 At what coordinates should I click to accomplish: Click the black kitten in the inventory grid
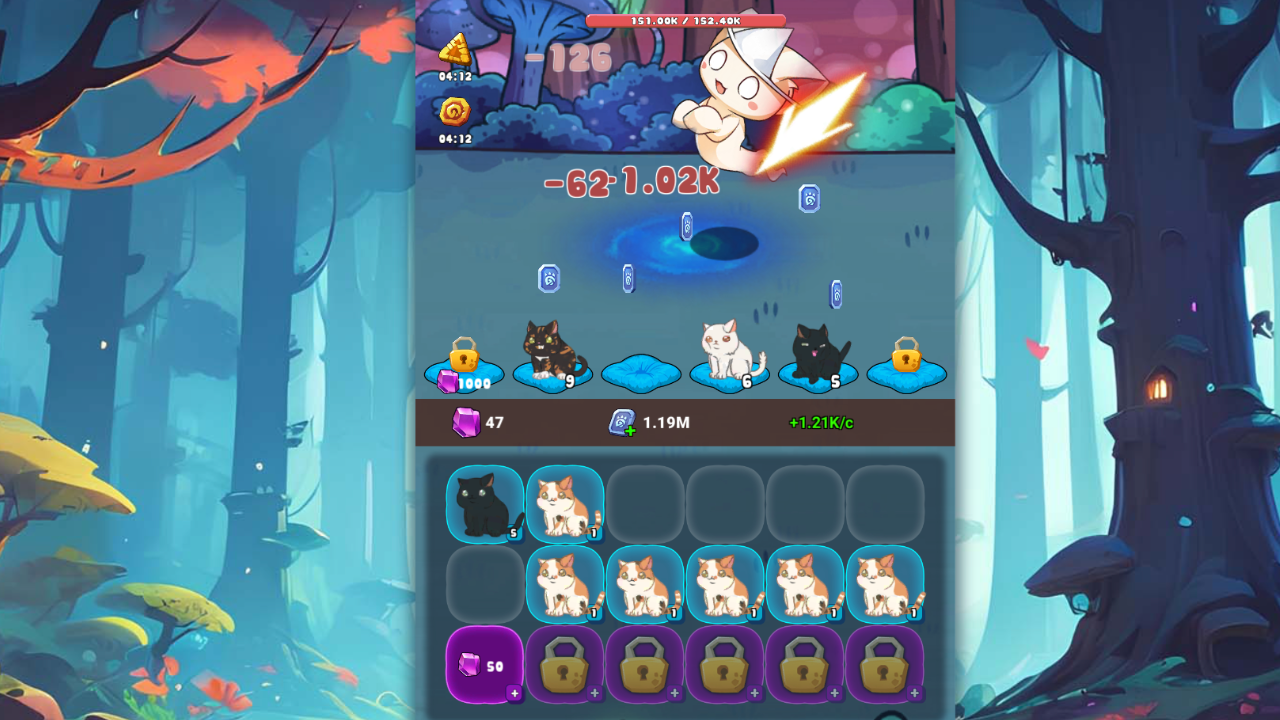484,505
